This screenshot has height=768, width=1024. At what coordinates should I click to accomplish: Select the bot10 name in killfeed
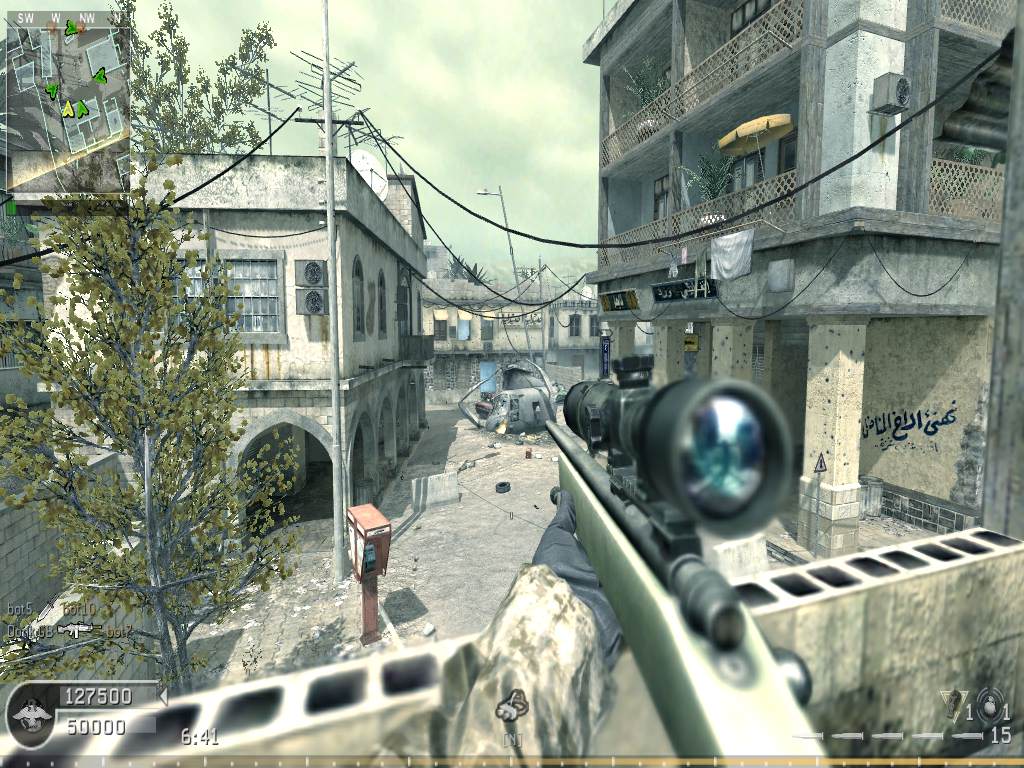[x=78, y=610]
